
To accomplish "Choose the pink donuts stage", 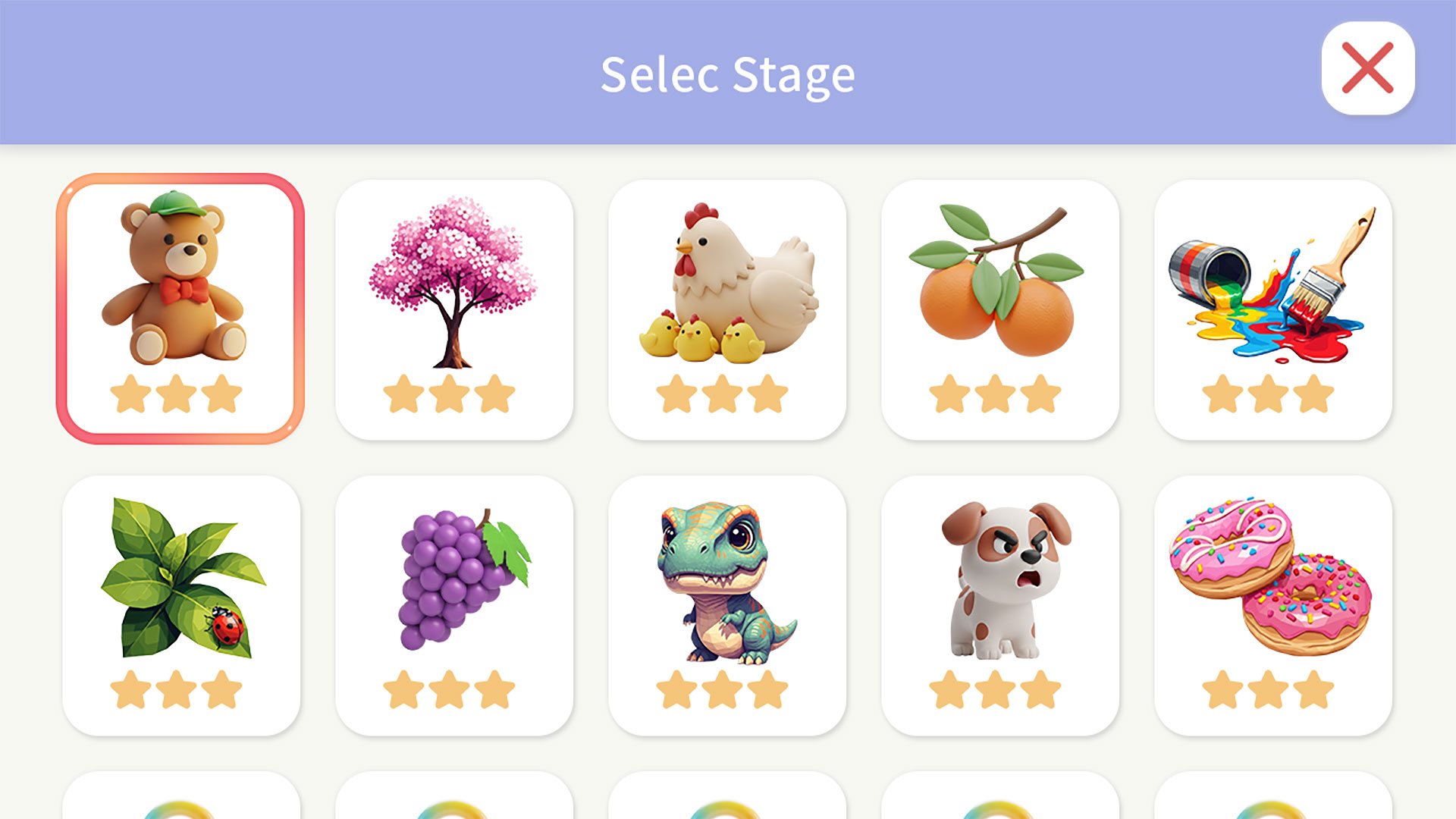I will (1272, 604).
